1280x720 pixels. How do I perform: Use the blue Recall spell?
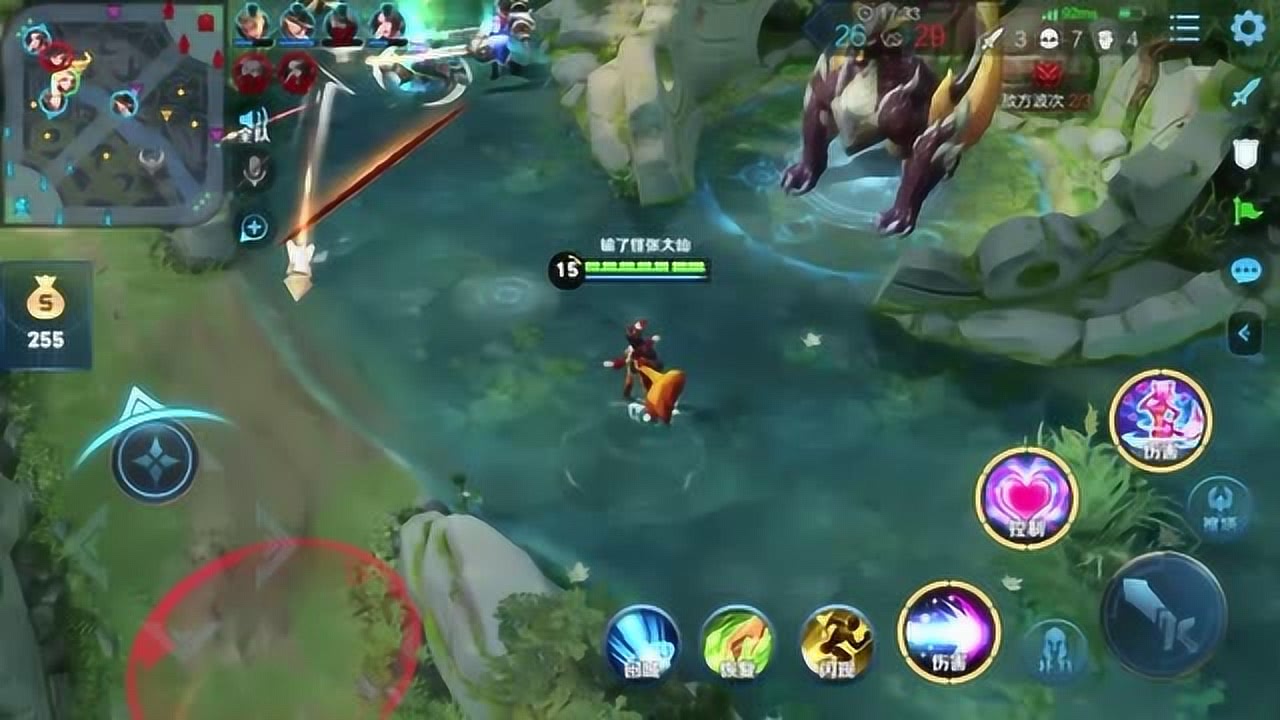click(x=642, y=642)
